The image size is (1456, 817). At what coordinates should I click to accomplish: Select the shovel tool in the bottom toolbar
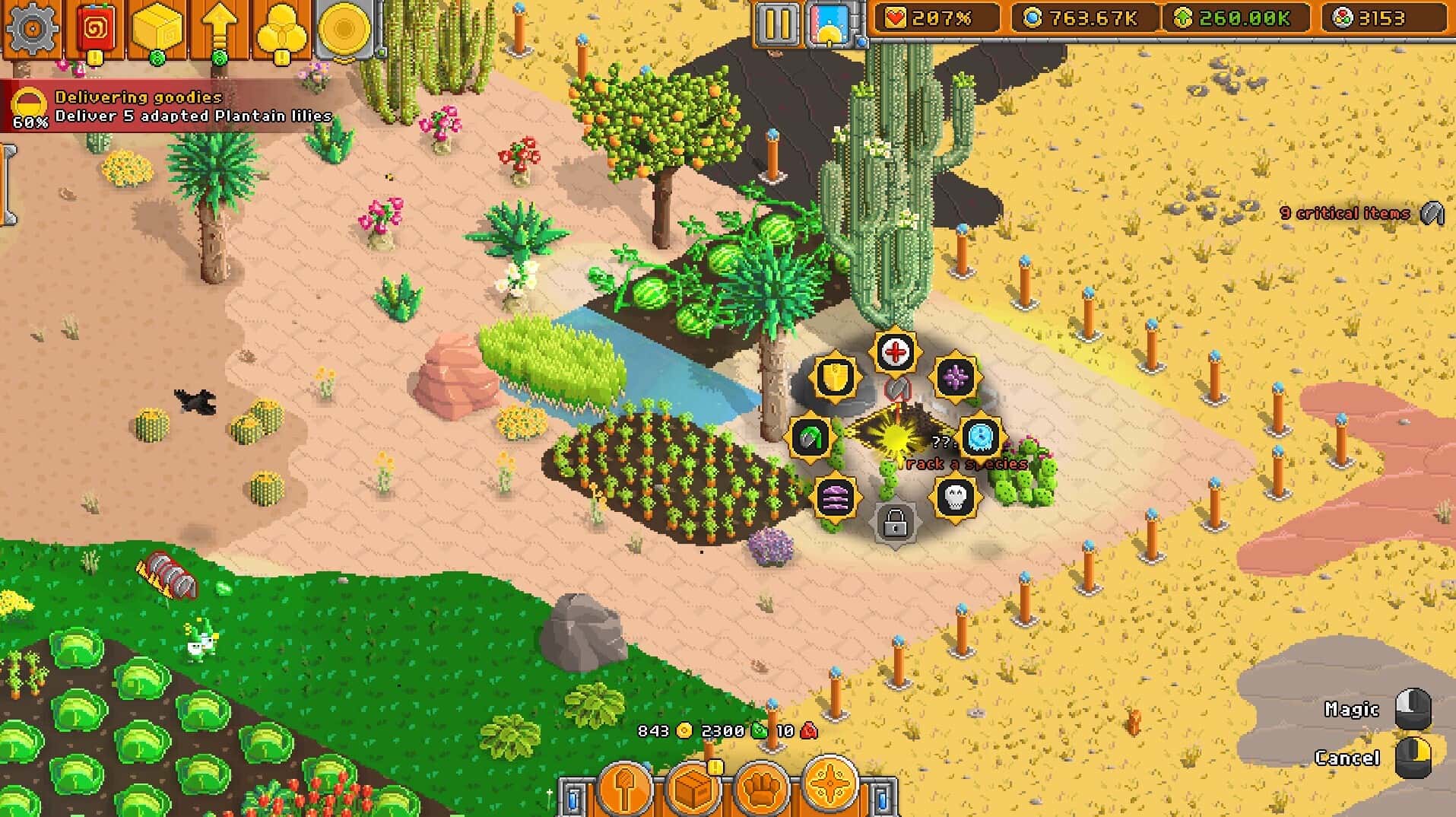(623, 790)
